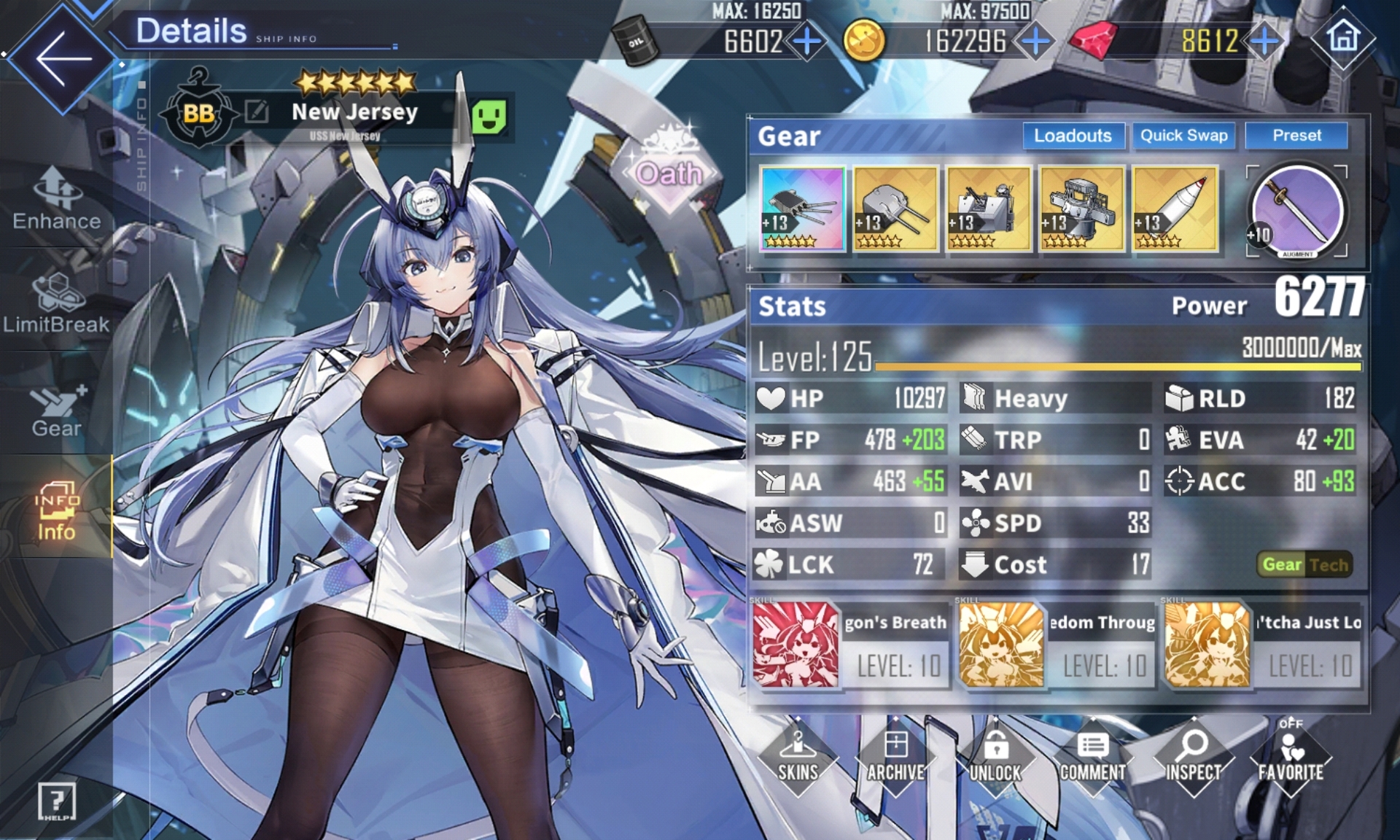Select the shell auxiliary gear slot
The height and width of the screenshot is (840, 1400).
coord(1175,209)
